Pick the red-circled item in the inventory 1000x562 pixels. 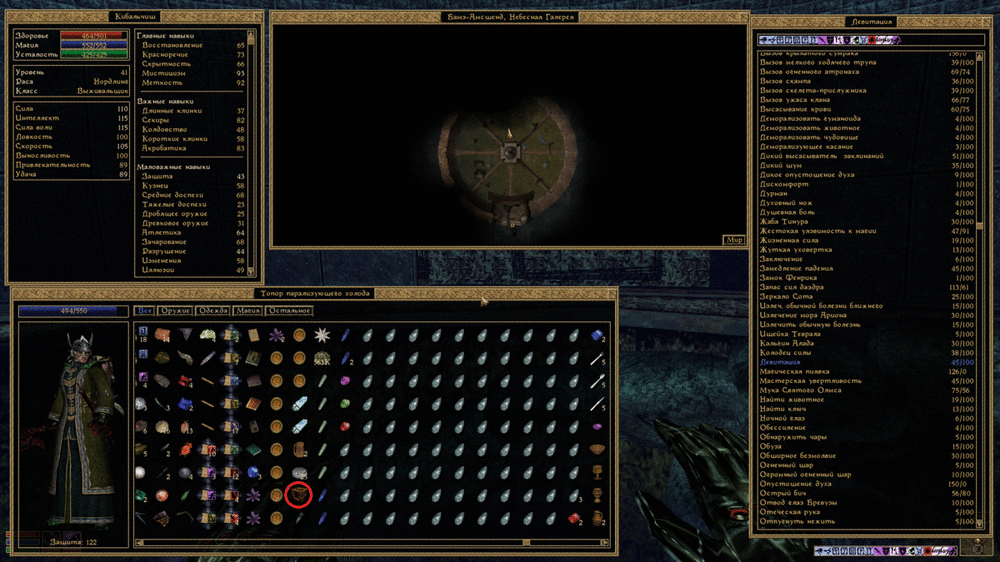coord(298,494)
